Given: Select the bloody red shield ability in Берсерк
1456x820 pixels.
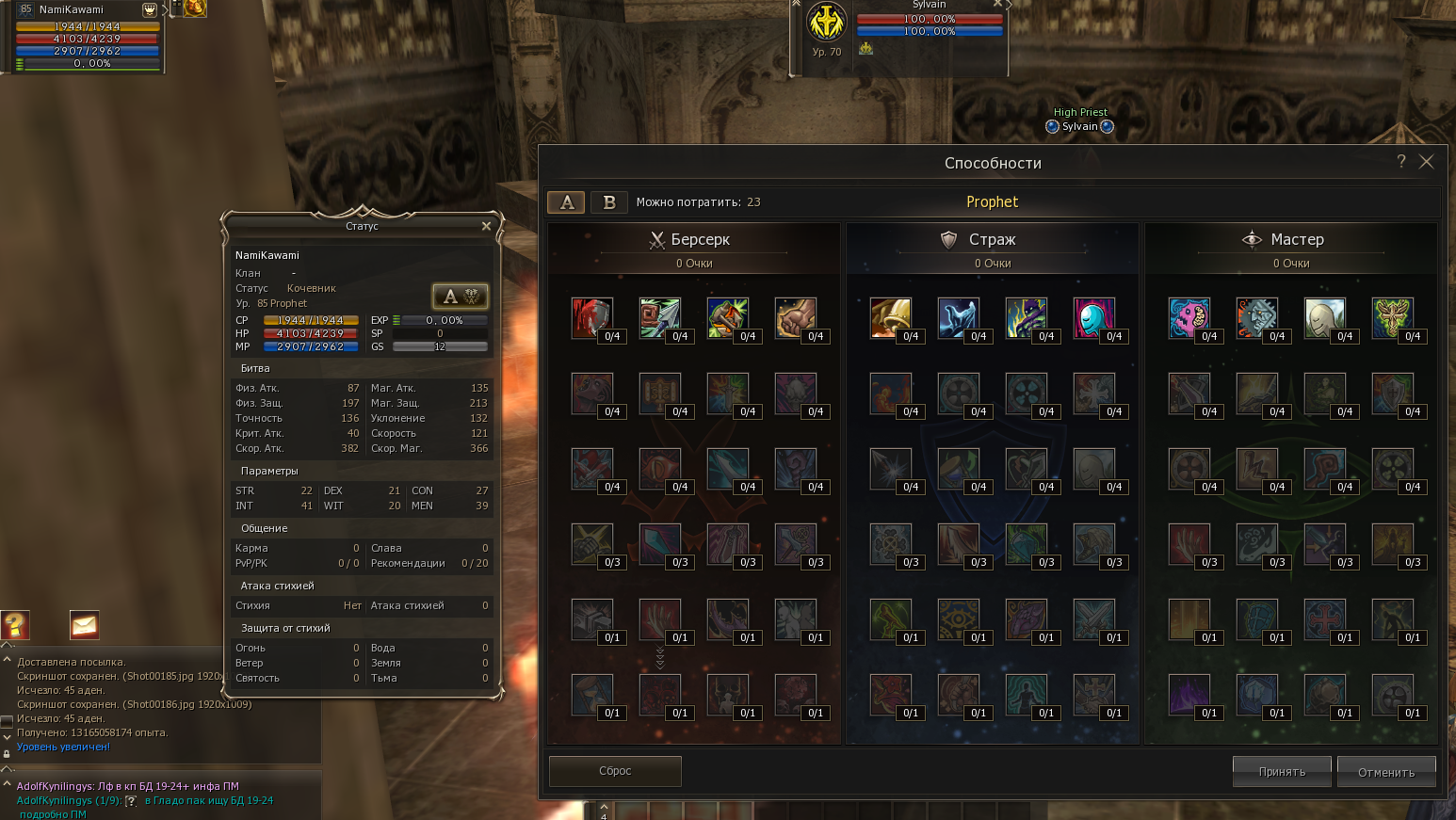Looking at the screenshot, I should pyautogui.click(x=591, y=317).
